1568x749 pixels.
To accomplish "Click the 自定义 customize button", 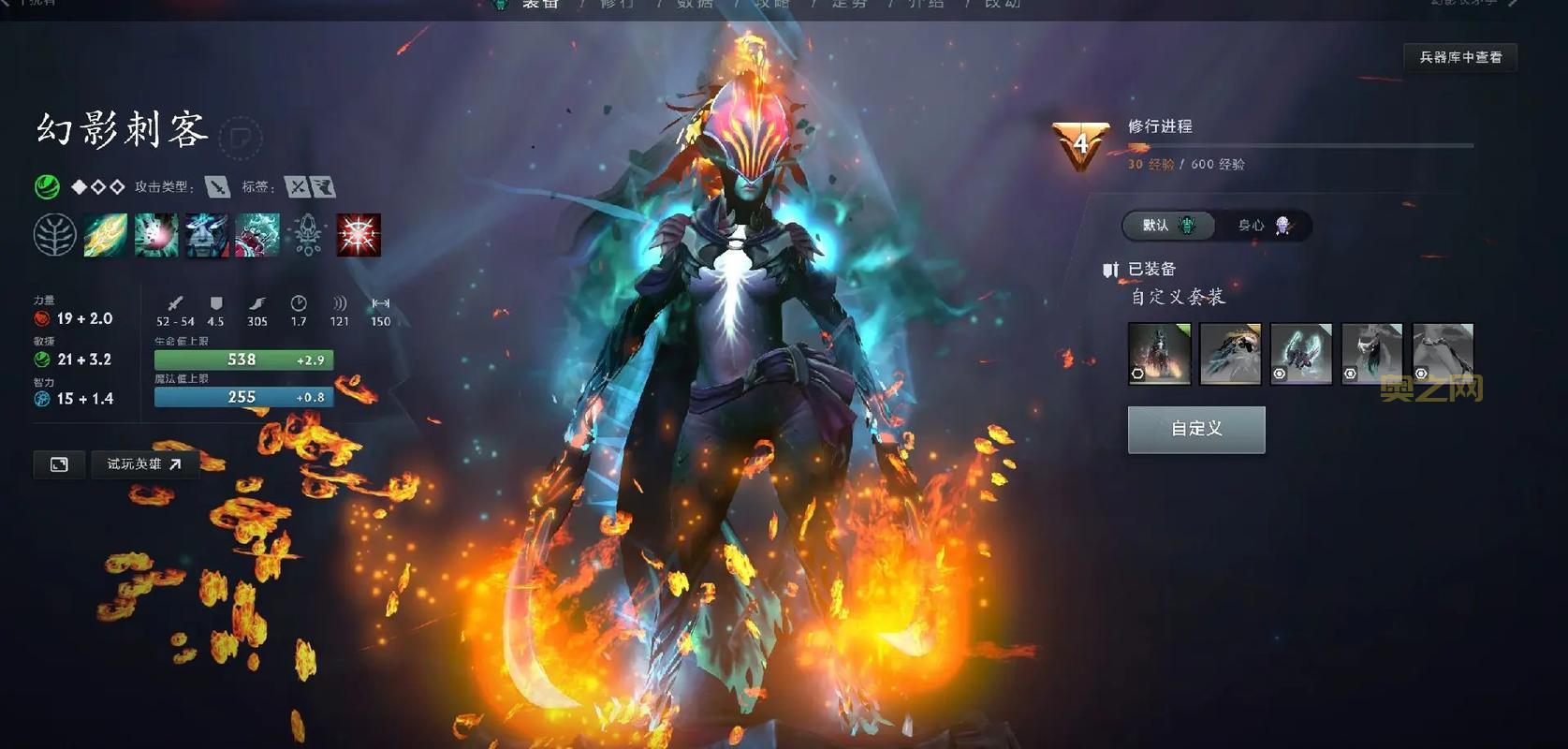I will (x=1196, y=429).
